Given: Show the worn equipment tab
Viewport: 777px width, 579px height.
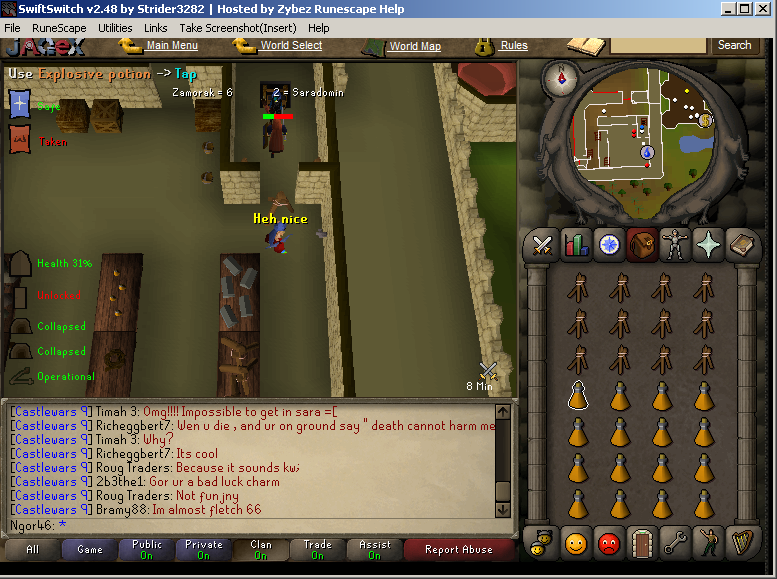Looking at the screenshot, I should click(x=674, y=244).
